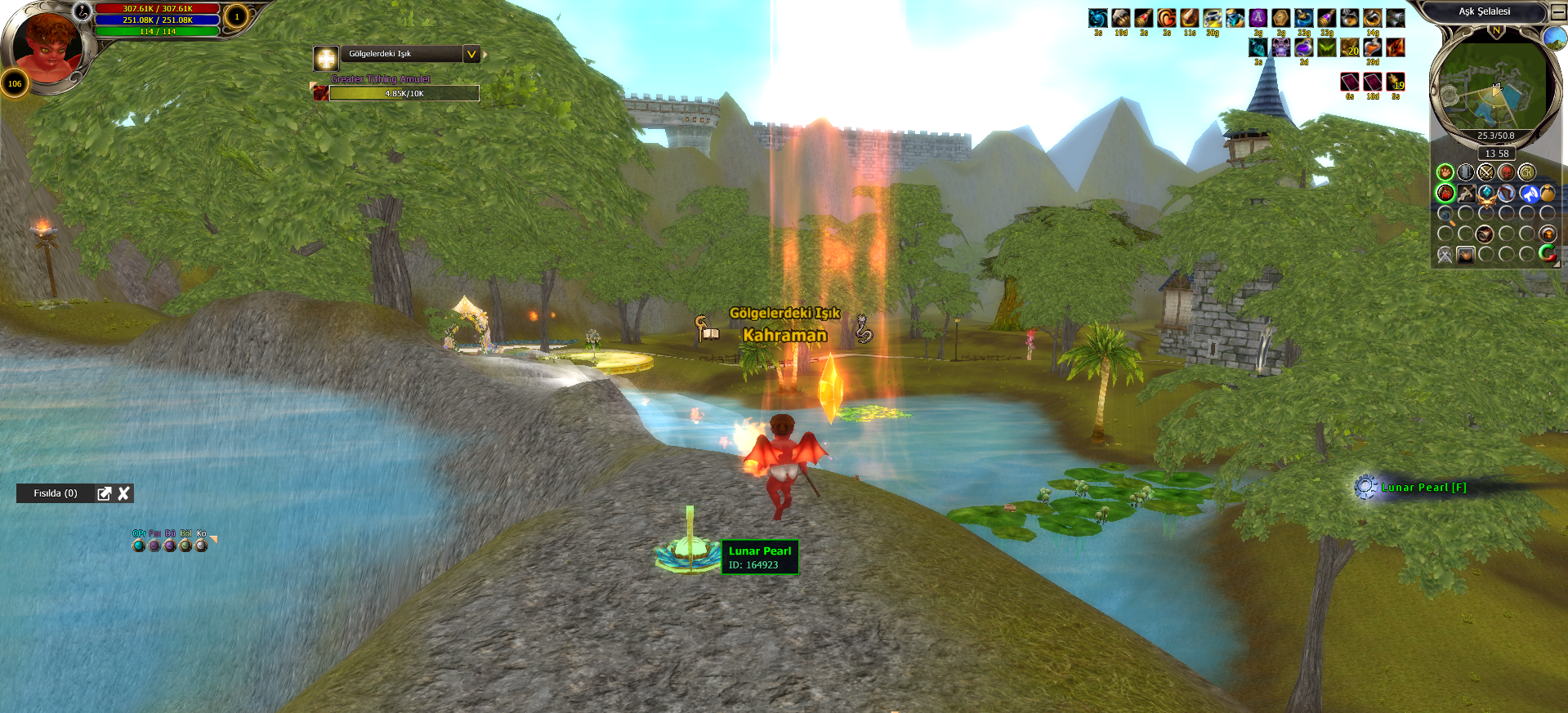Screen dimensions: 1568x713
Task: Pop out the Fısılda whisper window
Action: (x=105, y=493)
